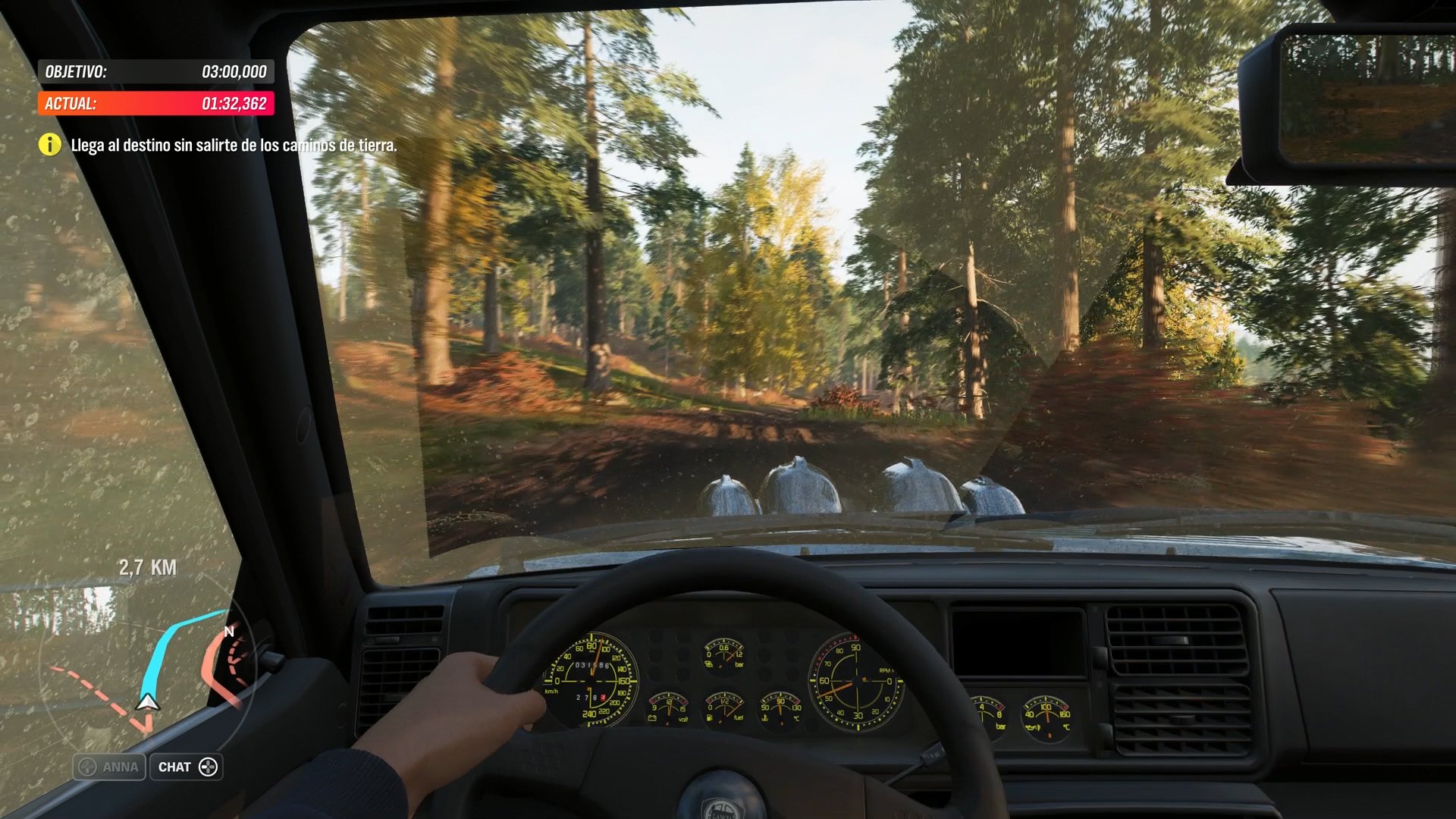Image resolution: width=1456 pixels, height=819 pixels.
Task: Click the RPM tachometer gauge
Action: pos(857,681)
